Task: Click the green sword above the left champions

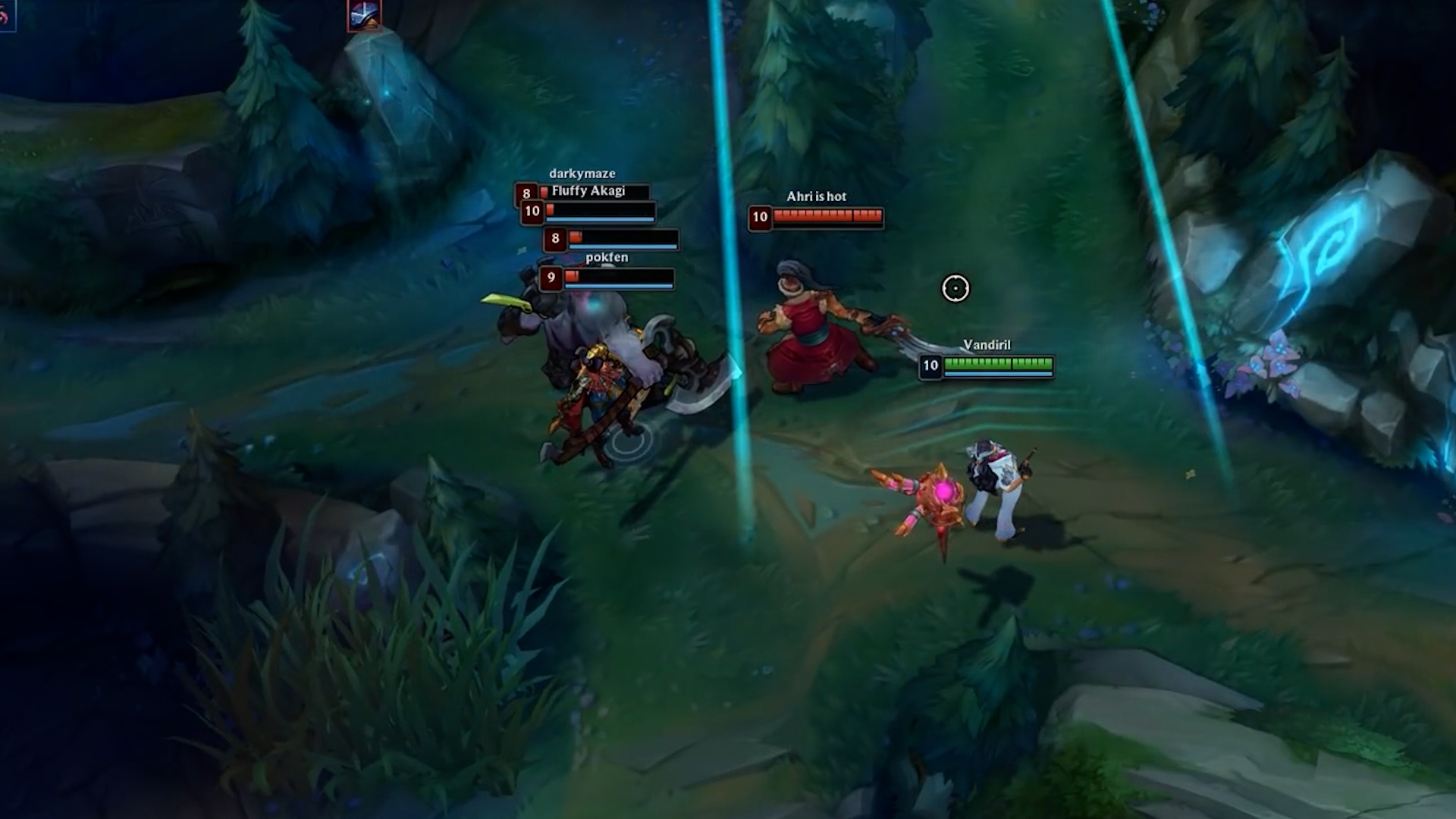Action: pos(507,301)
